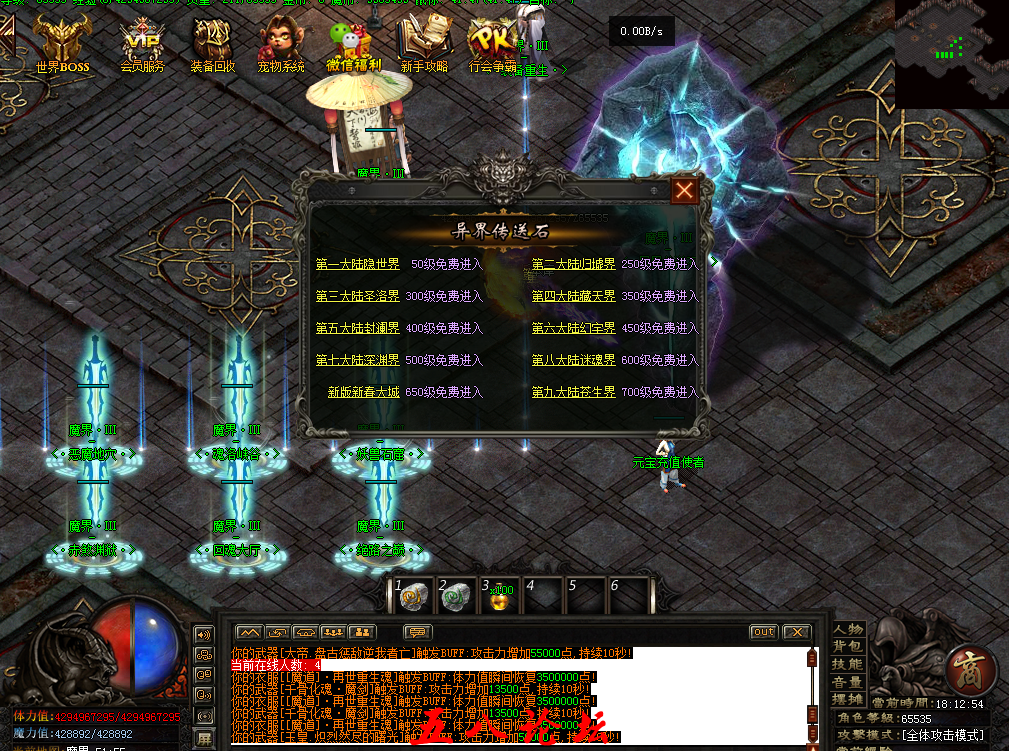The image size is (1009, 751).
Task: Teleport to 第一大陆隐世界
Action: 357,264
